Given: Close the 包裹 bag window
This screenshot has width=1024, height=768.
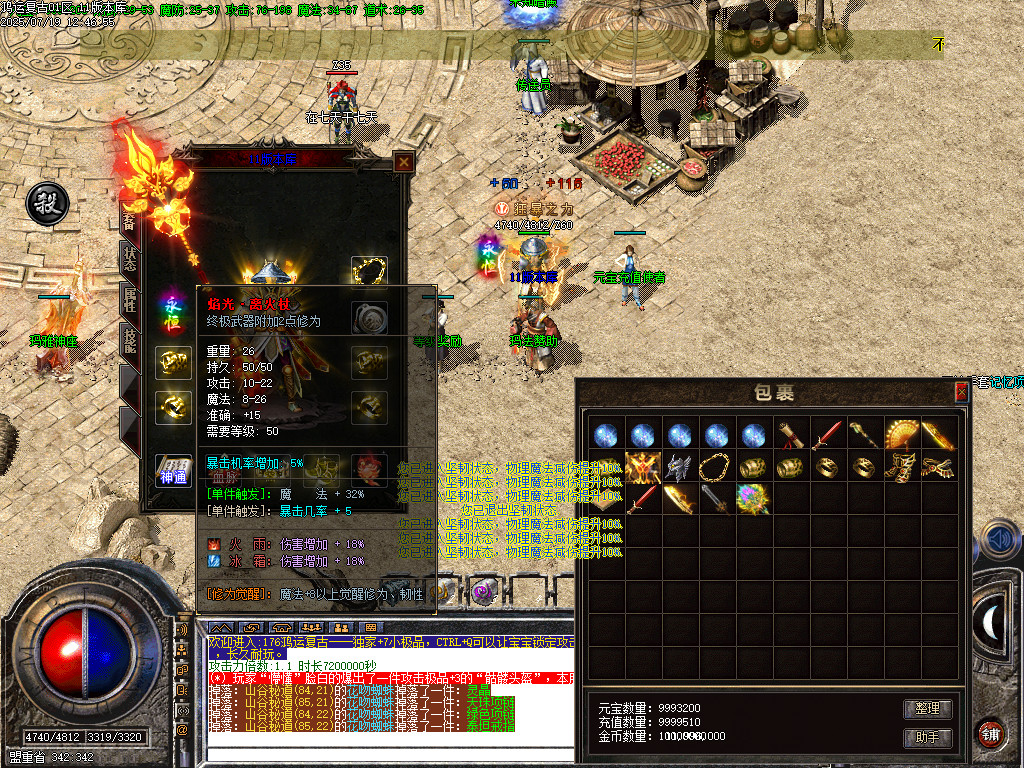Looking at the screenshot, I should [961, 392].
